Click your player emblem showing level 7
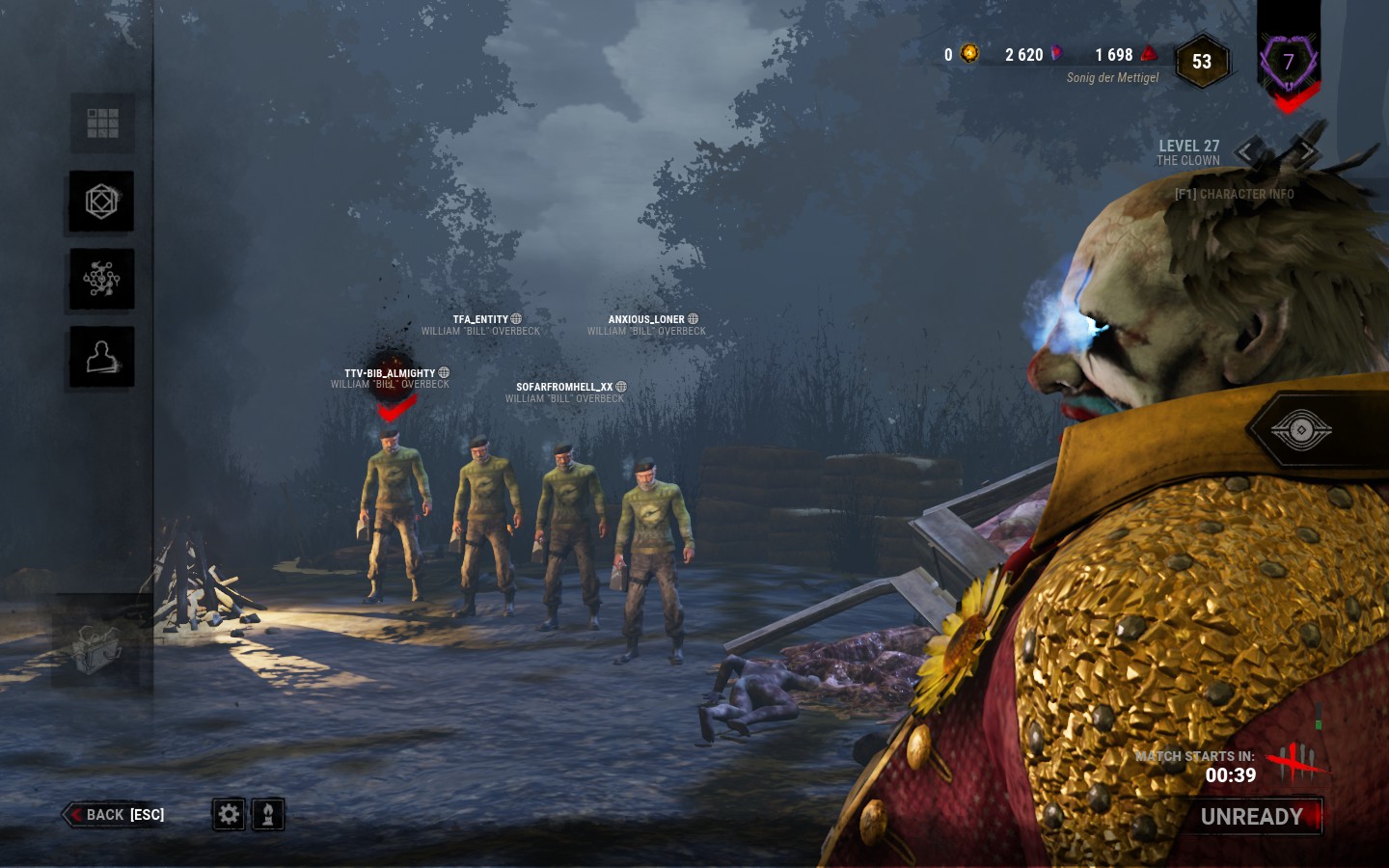Image resolution: width=1389 pixels, height=868 pixels. [x=1289, y=62]
